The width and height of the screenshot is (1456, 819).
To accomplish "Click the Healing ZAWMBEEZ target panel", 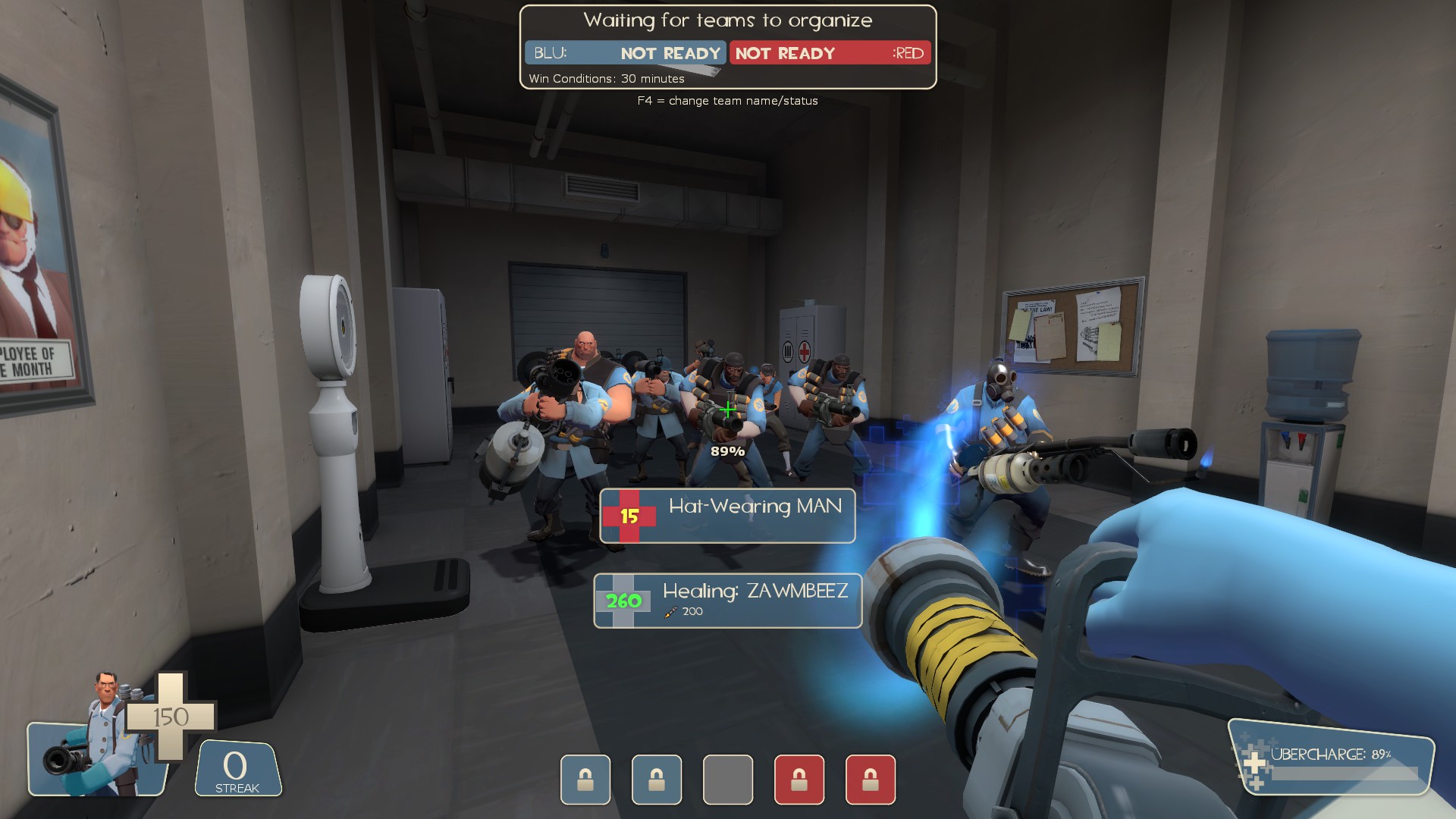I will click(x=727, y=601).
